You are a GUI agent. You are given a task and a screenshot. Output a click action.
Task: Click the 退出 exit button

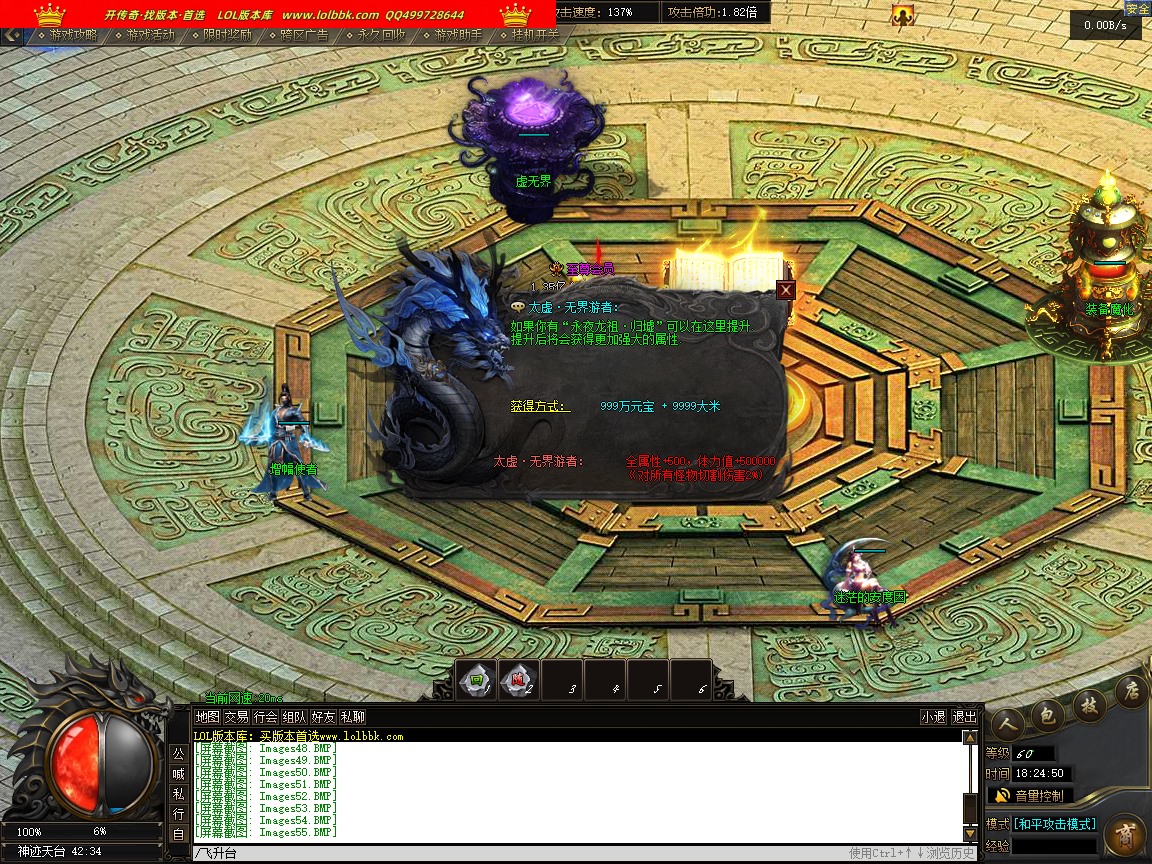[964, 717]
